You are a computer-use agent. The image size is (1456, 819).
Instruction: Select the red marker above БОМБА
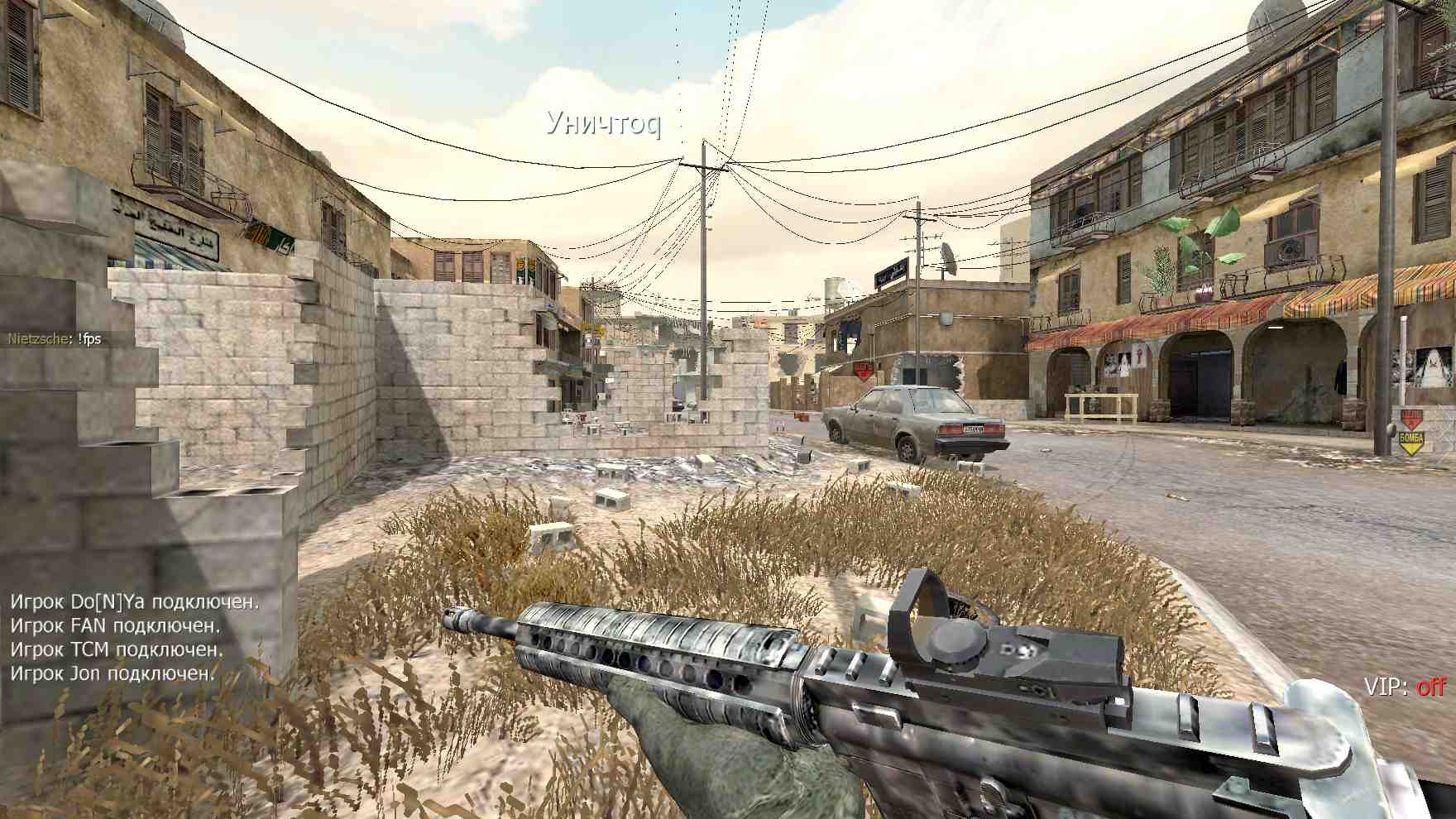1411,416
